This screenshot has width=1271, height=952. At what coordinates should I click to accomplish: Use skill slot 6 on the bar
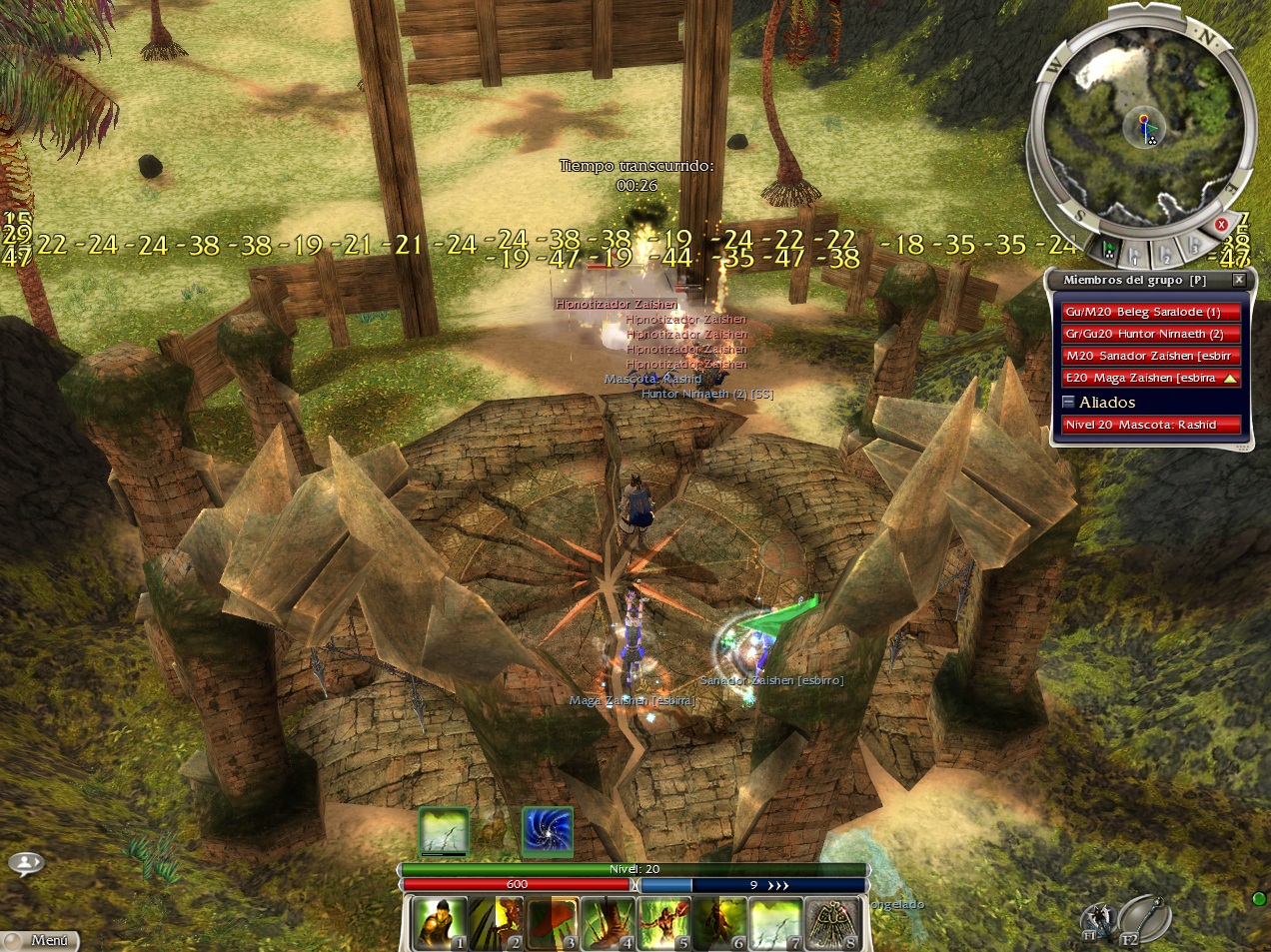(720, 923)
